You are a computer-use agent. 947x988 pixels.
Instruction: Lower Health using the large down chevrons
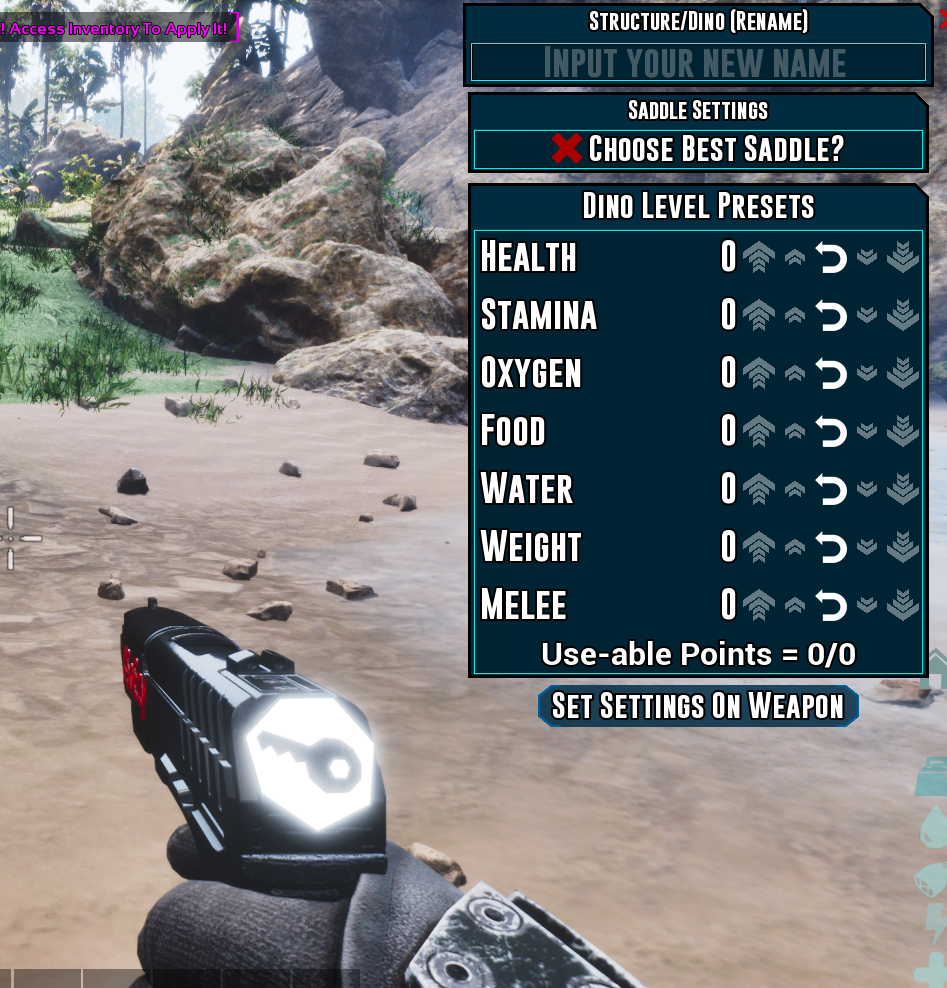point(903,258)
